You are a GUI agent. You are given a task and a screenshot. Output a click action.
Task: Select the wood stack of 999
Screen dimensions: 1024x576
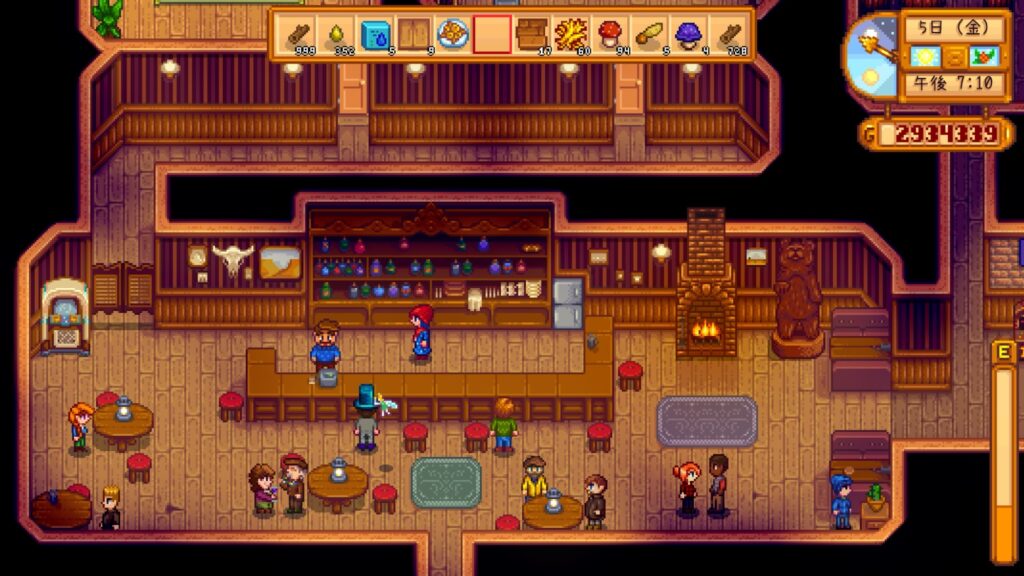[x=297, y=35]
